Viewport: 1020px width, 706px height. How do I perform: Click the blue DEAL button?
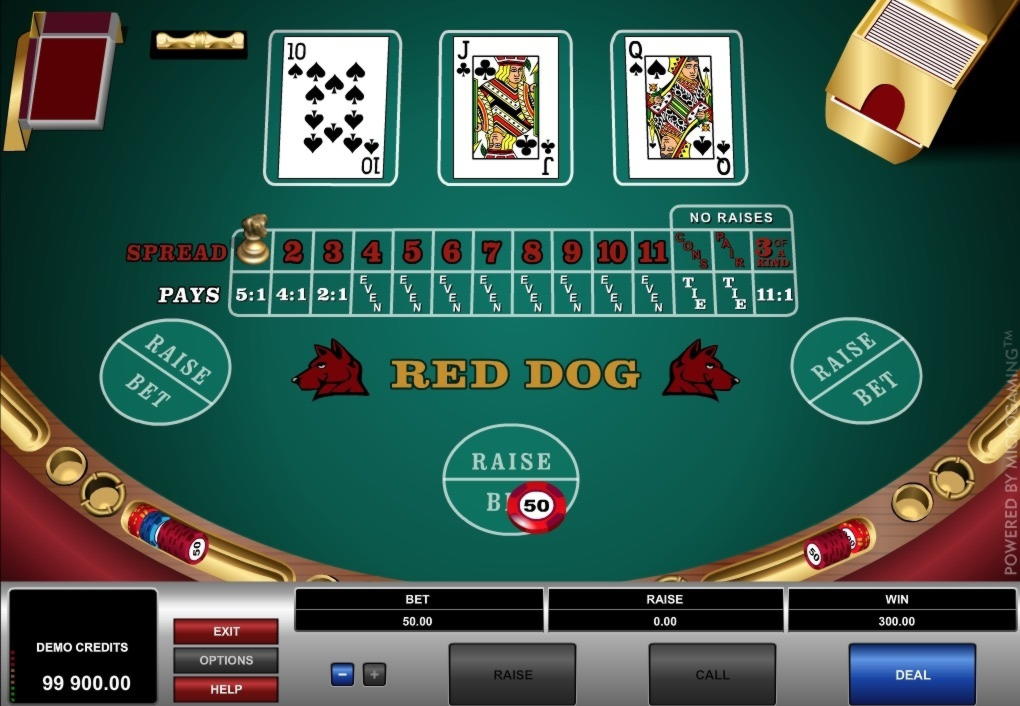[912, 674]
